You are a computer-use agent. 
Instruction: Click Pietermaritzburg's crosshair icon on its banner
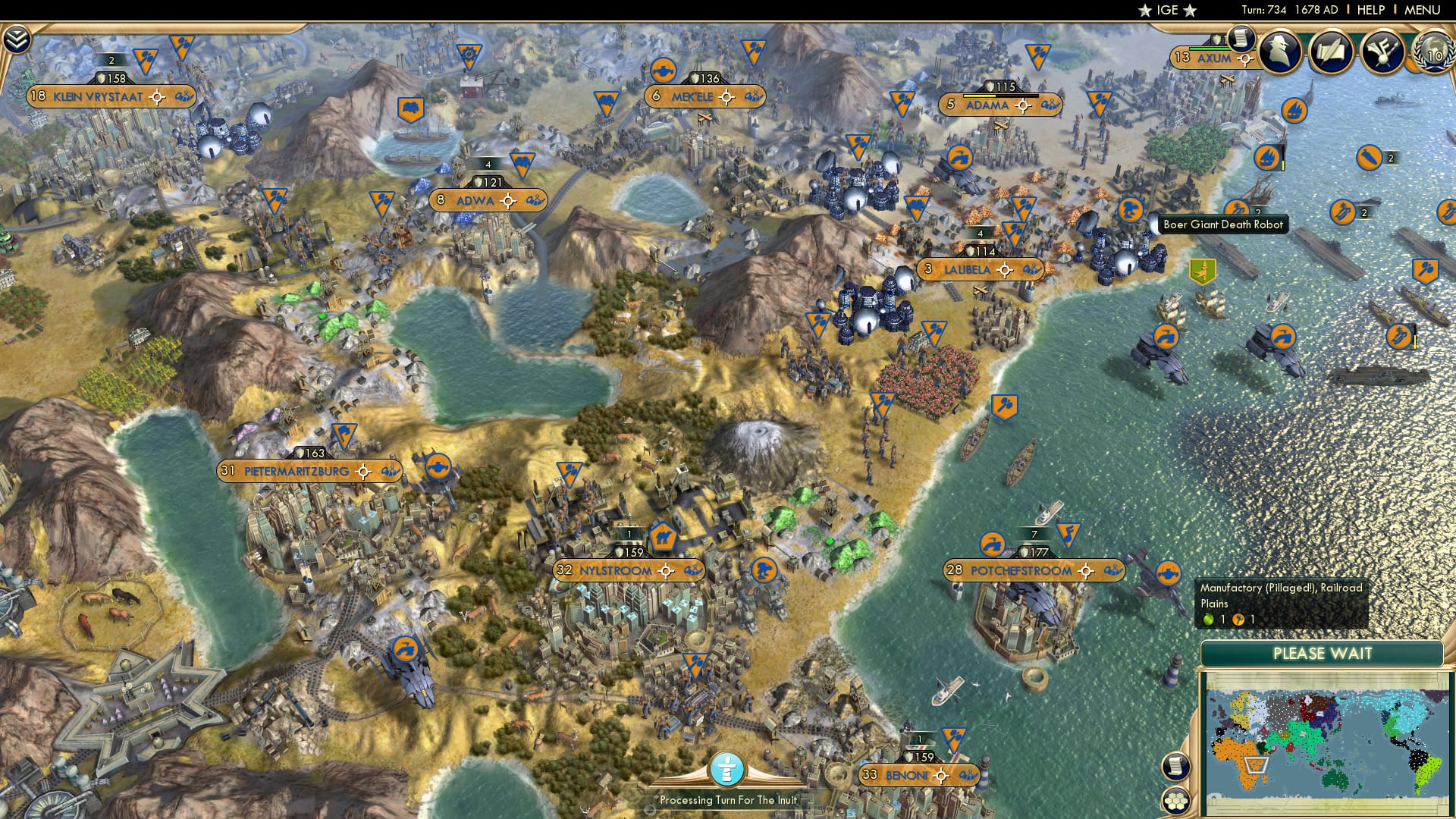[364, 470]
